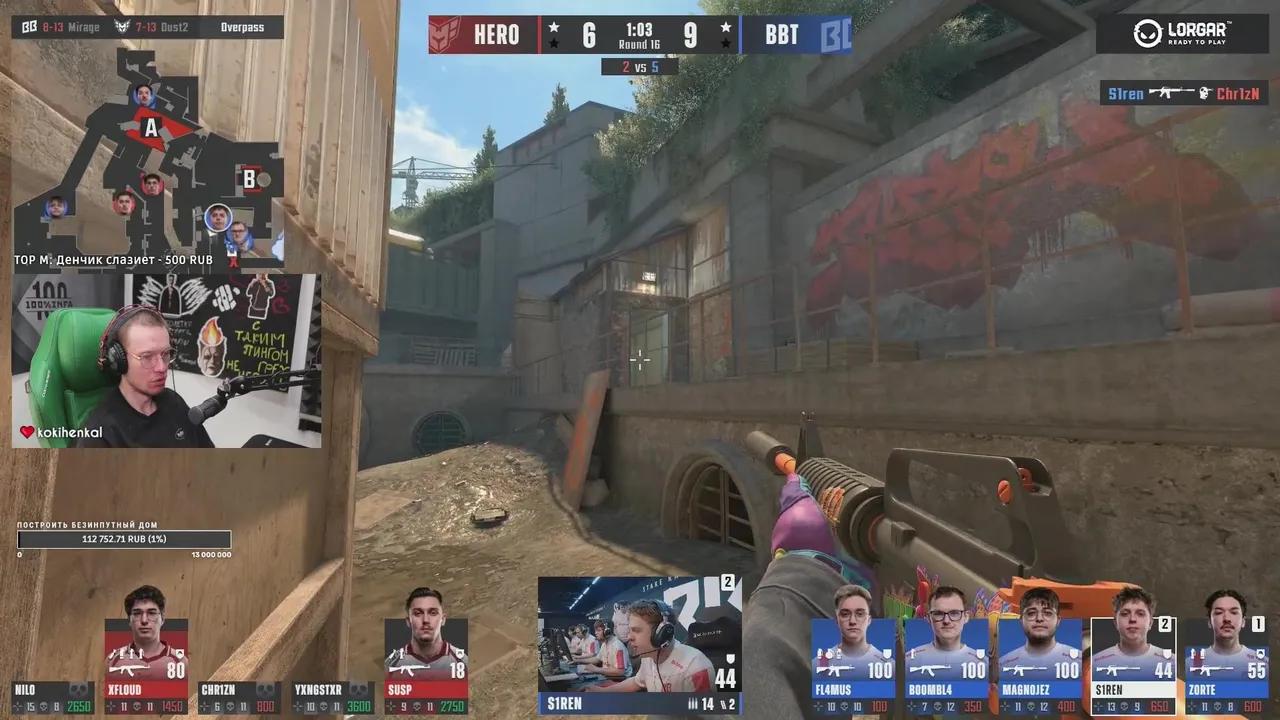Image resolution: width=1280 pixels, height=720 pixels.
Task: Open the Lorgar sponsor logo
Action: (x=1182, y=34)
